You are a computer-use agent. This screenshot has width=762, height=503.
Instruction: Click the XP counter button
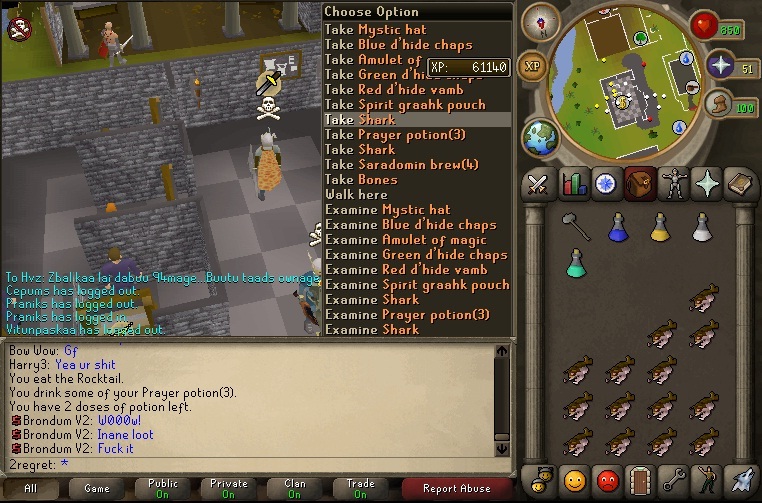pyautogui.click(x=533, y=66)
